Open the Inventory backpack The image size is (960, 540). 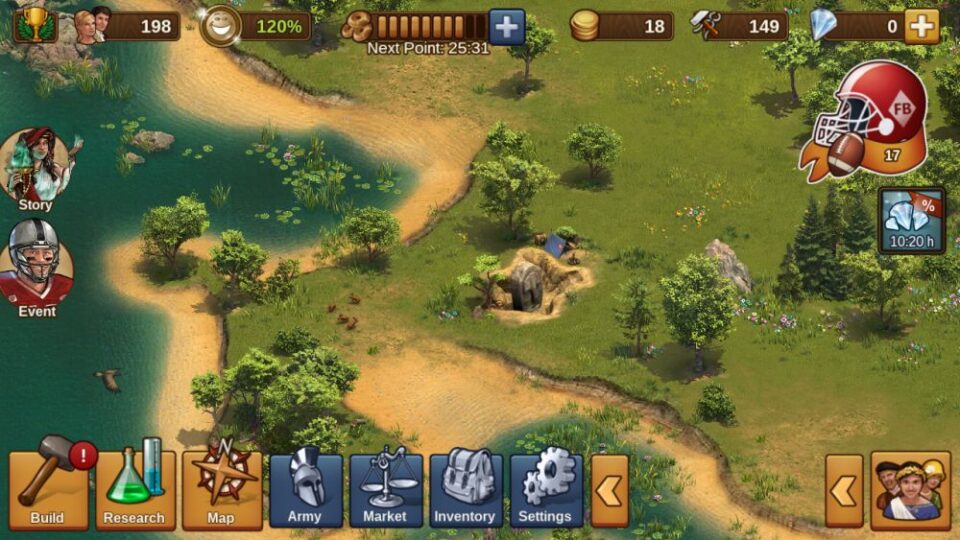coord(465,490)
